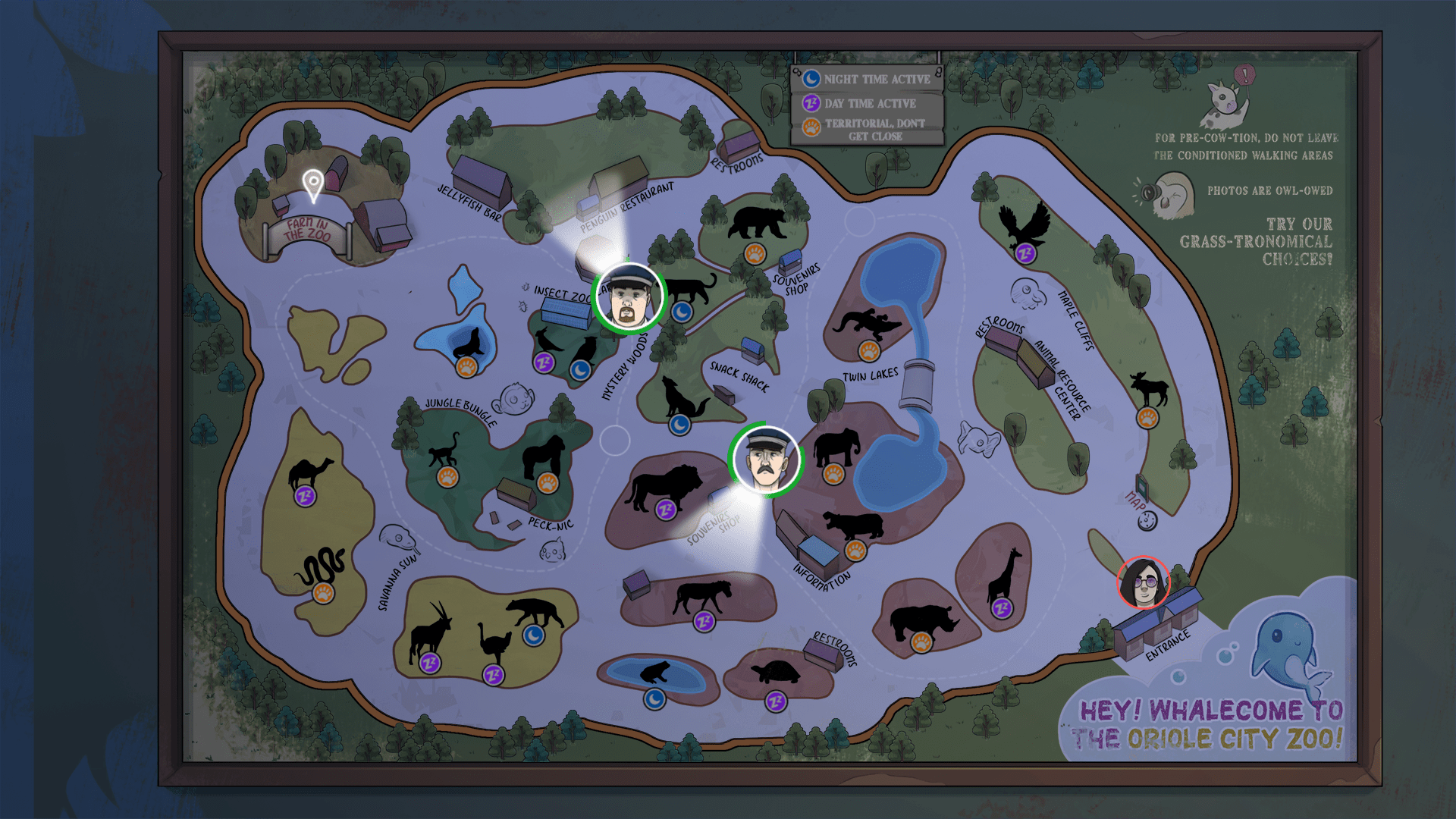
Task: Select the sea lion's orange paw marker
Action: [466, 368]
